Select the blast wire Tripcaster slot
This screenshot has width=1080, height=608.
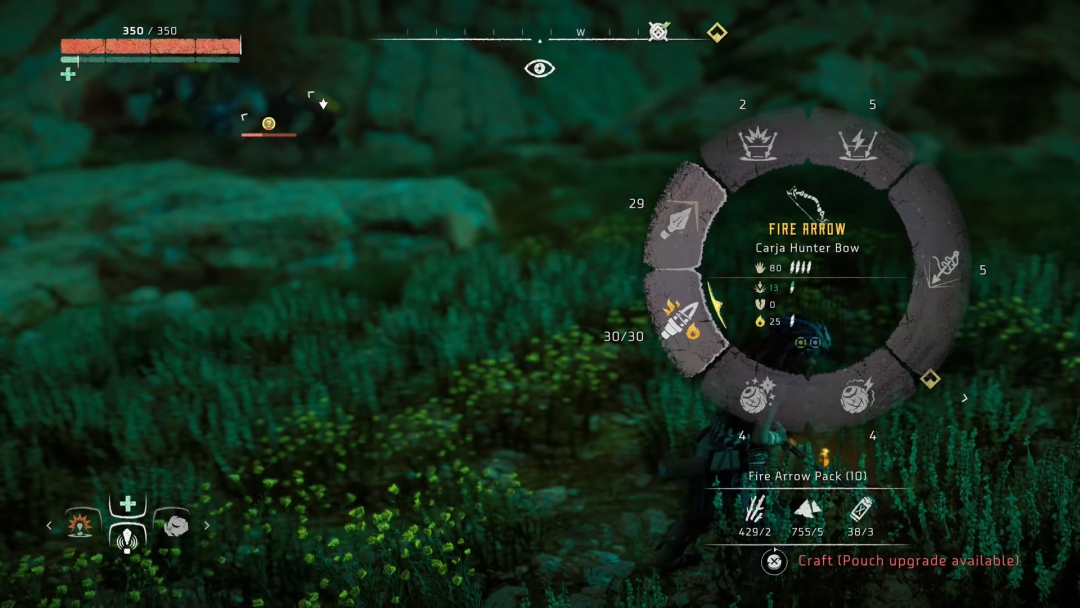[757, 145]
